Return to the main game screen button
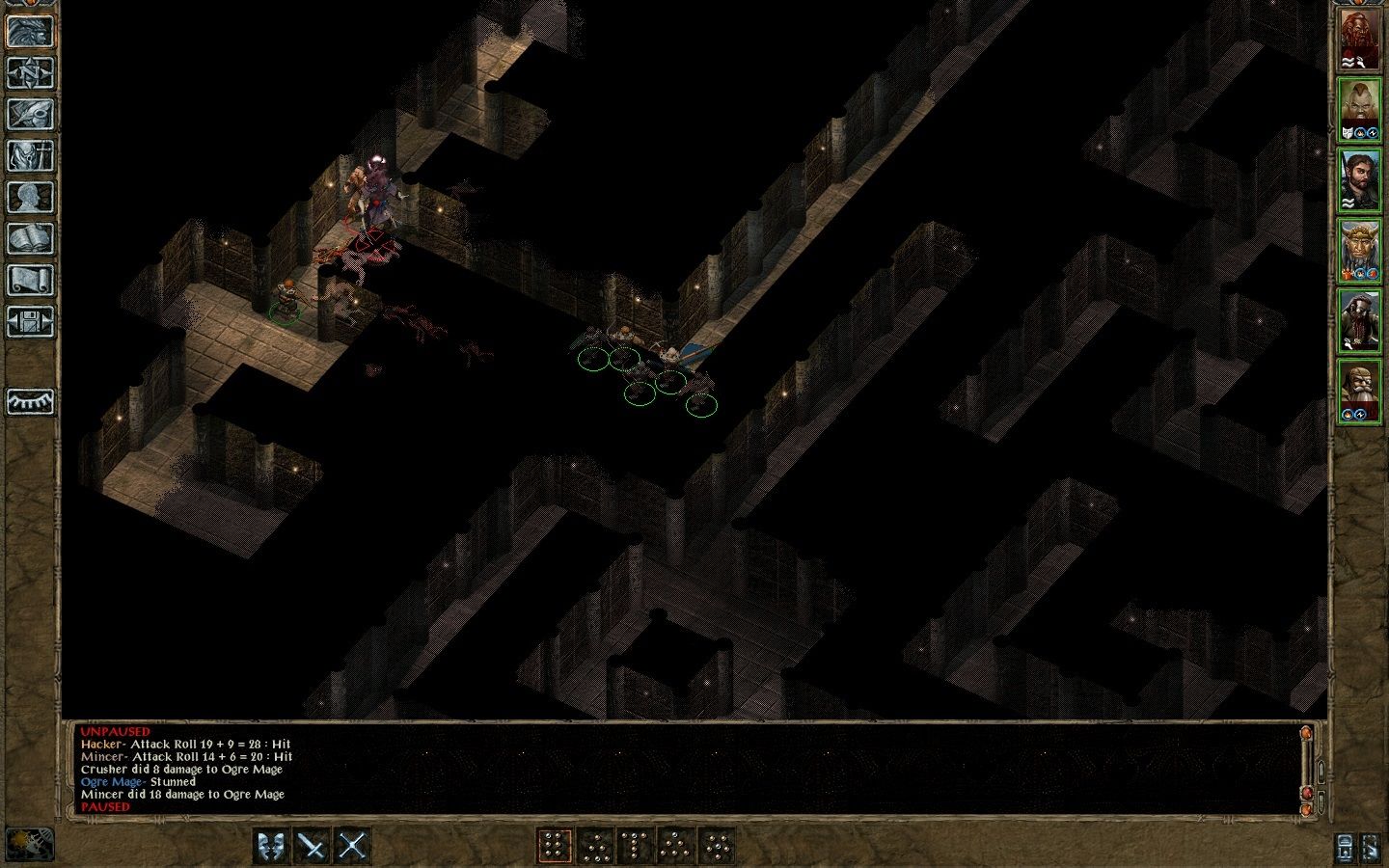Image resolution: width=1389 pixels, height=868 pixels. pos(30,31)
